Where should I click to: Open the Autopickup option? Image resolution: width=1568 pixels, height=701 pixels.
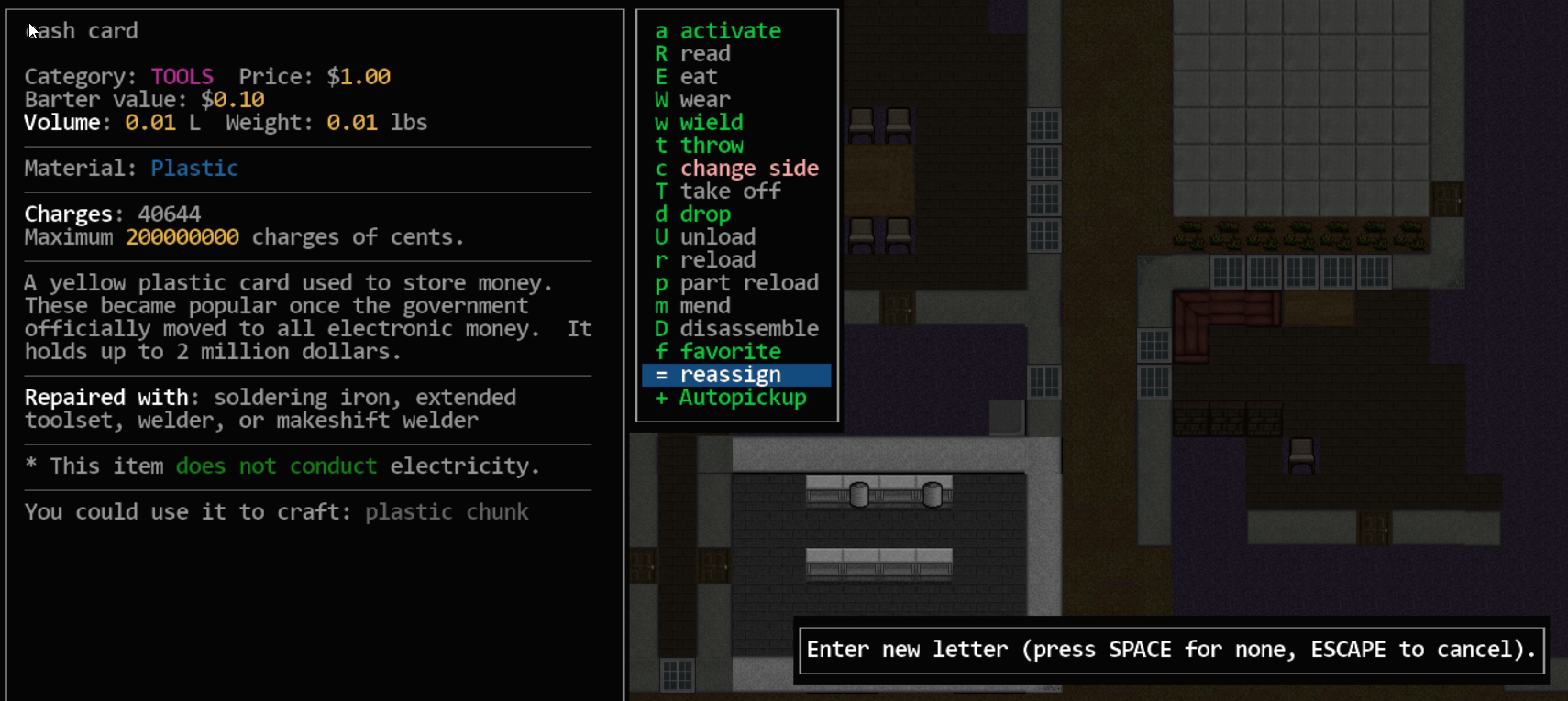coord(742,398)
